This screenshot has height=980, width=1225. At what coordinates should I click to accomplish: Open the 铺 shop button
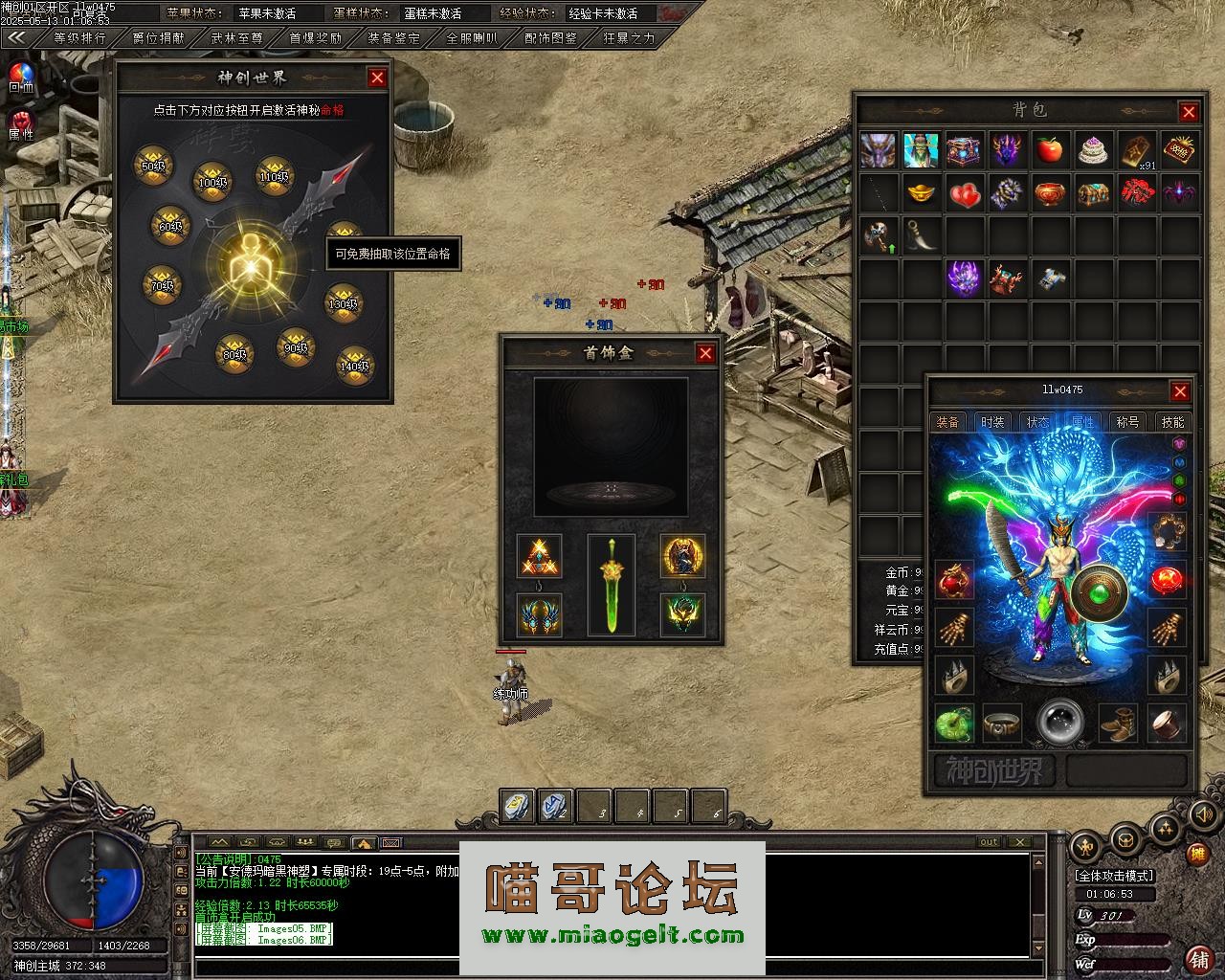[1198, 957]
